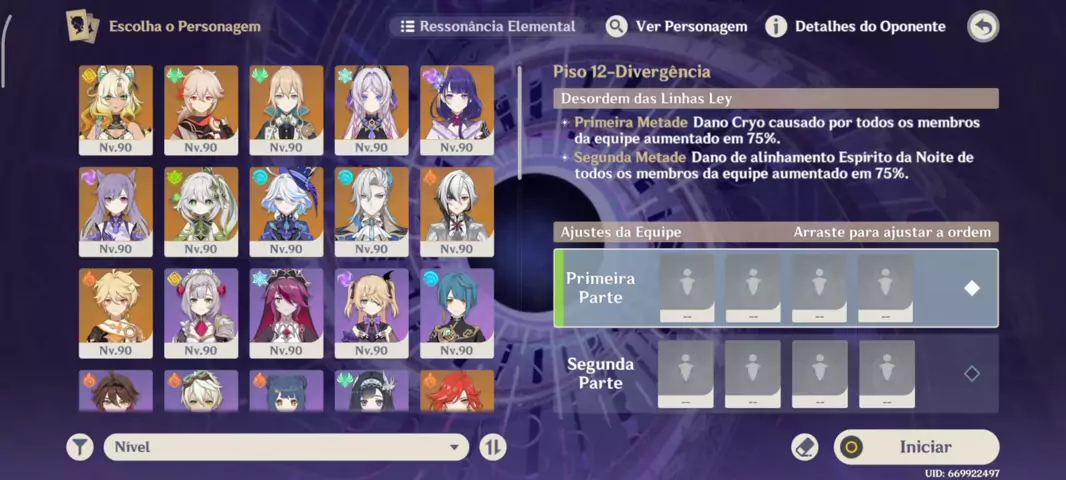Pick Kazuha from the character grid
Screen dimensions: 1066x480
201,109
